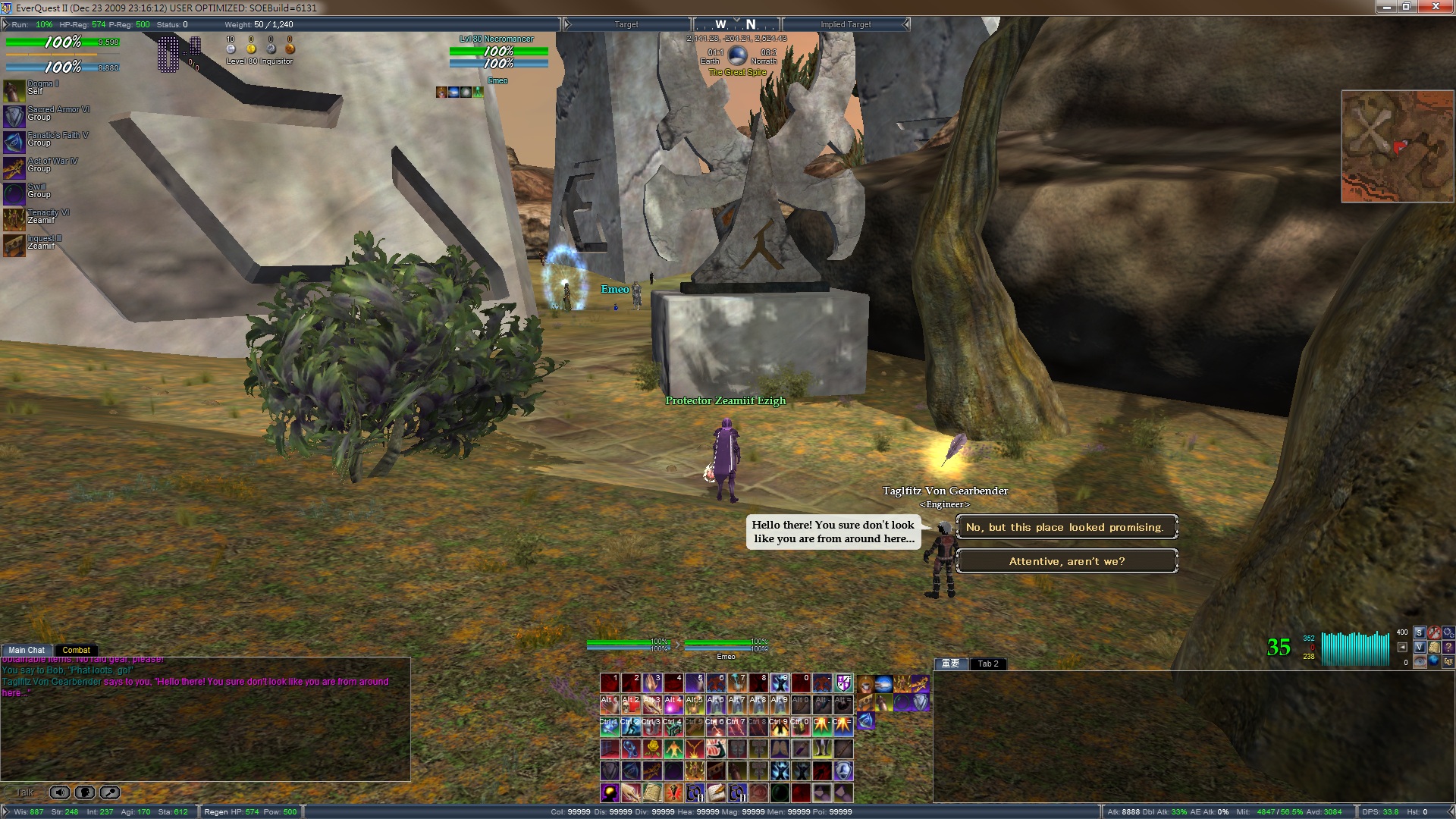This screenshot has height=819, width=1456.
Task: Use the yellow rose hotbar ability
Action: [x=652, y=749]
